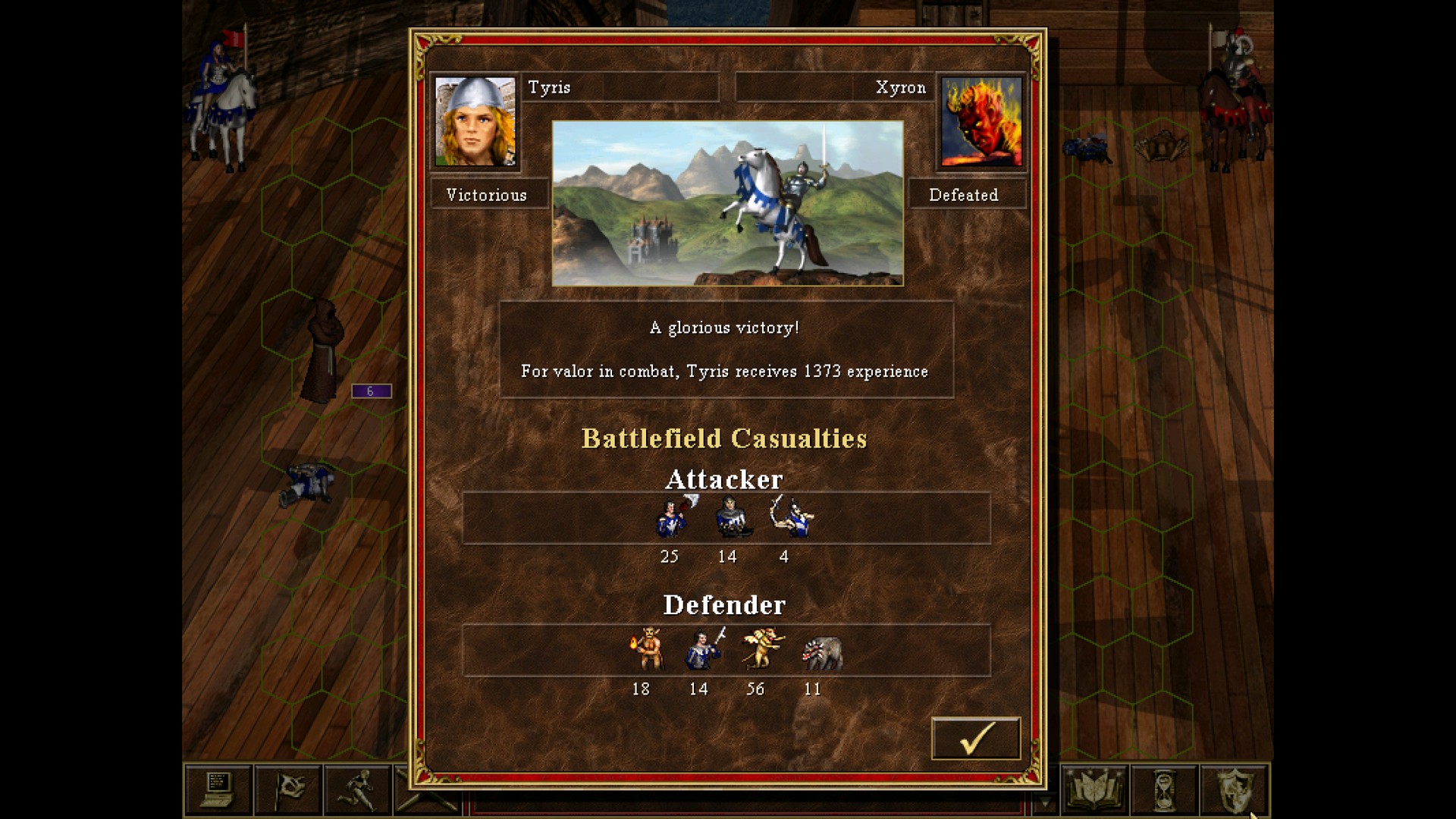This screenshot has height=819, width=1456.
Task: Click the Victorious label under Tyris
Action: [x=489, y=195]
